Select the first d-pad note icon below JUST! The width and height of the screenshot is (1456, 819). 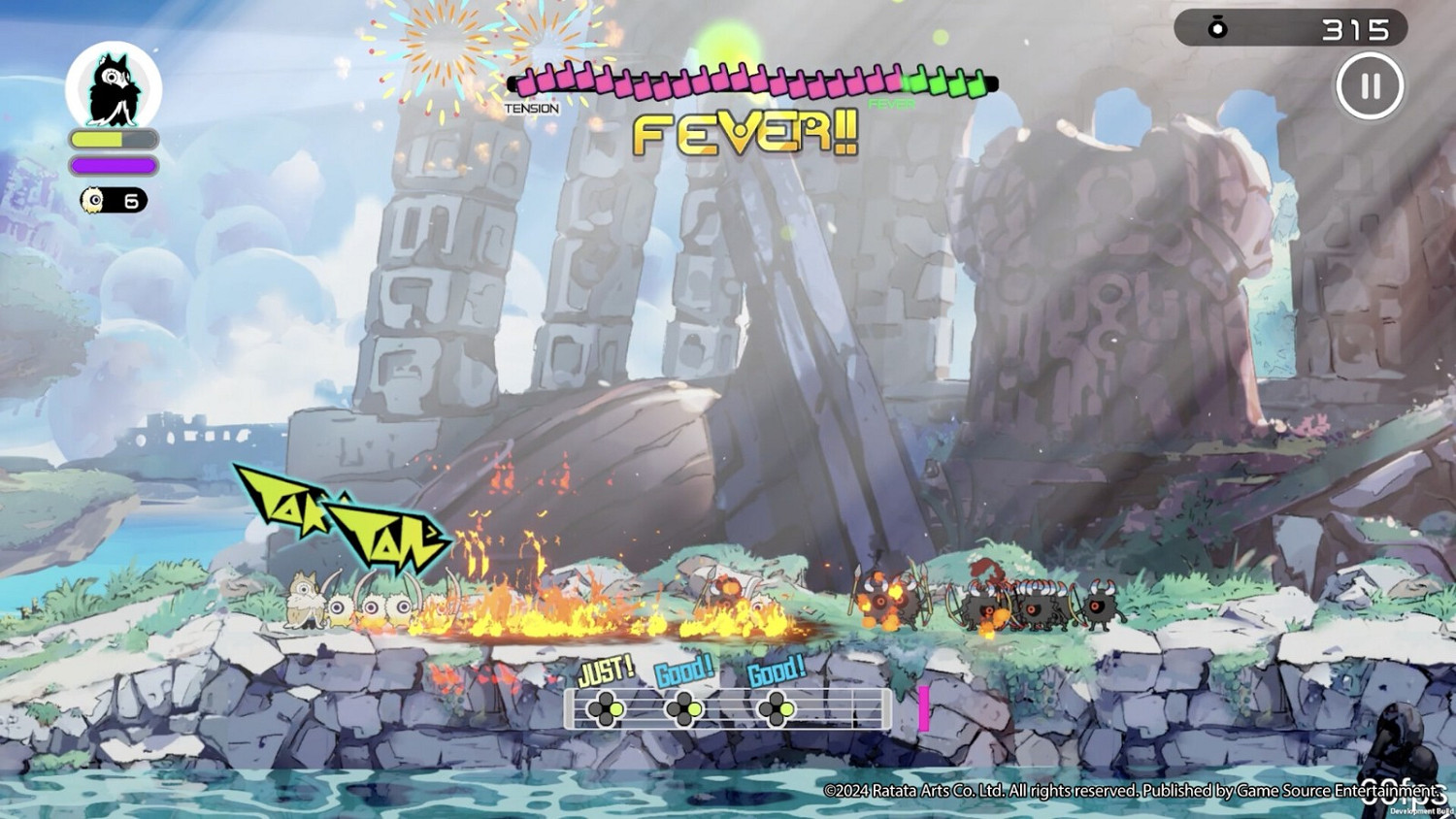click(608, 709)
